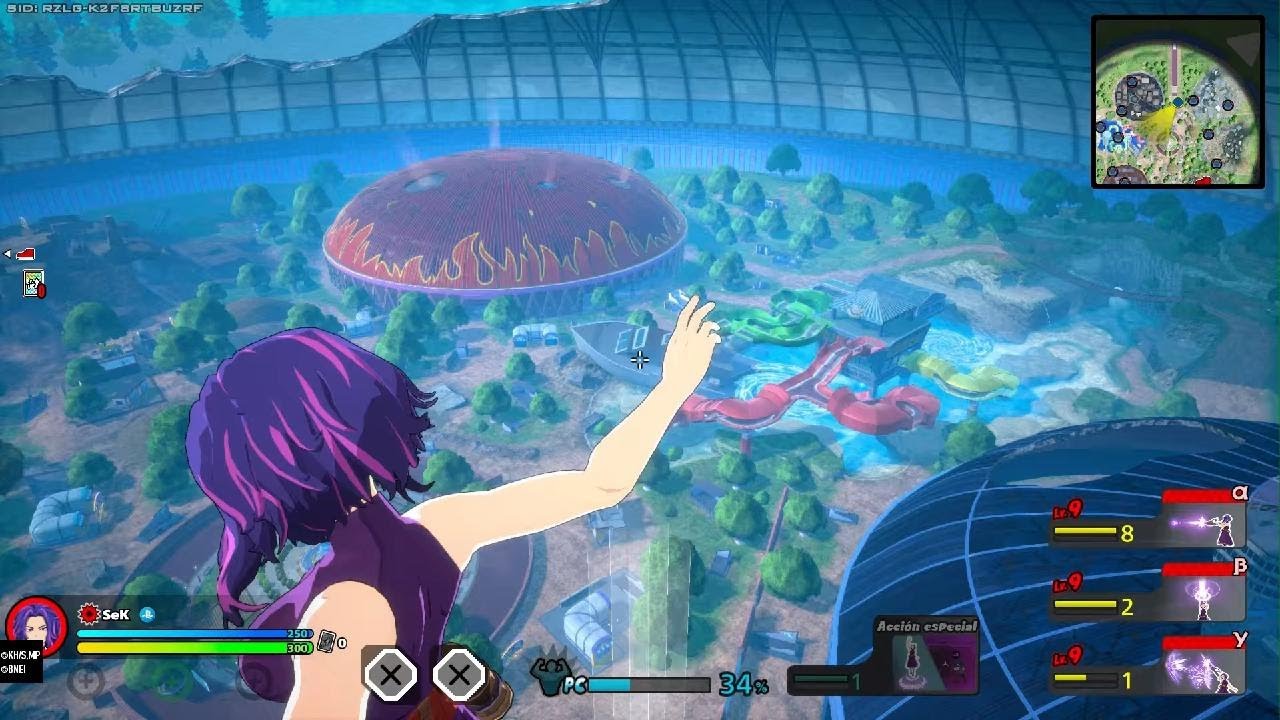Click the Plus Ultra PC fist icon

552,677
